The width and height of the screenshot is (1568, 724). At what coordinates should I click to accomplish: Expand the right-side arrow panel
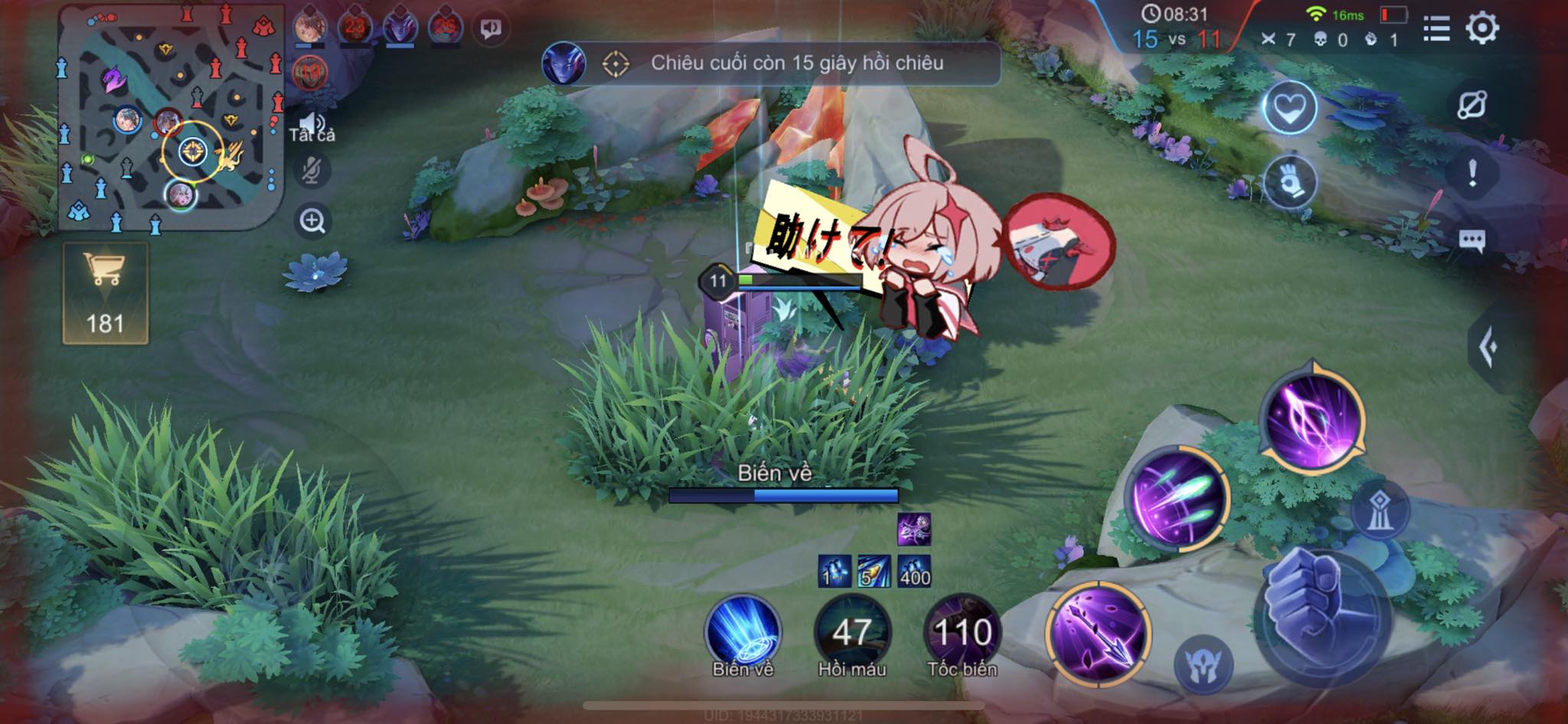click(x=1488, y=348)
